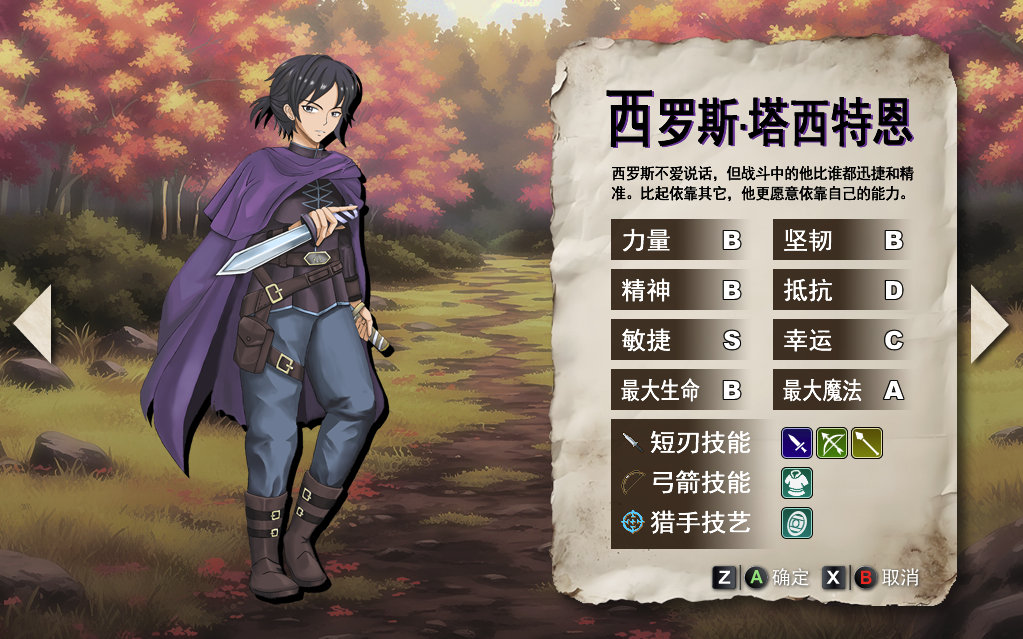Show the next character with right arrow
Viewport: 1023px width, 639px height.
click(990, 323)
